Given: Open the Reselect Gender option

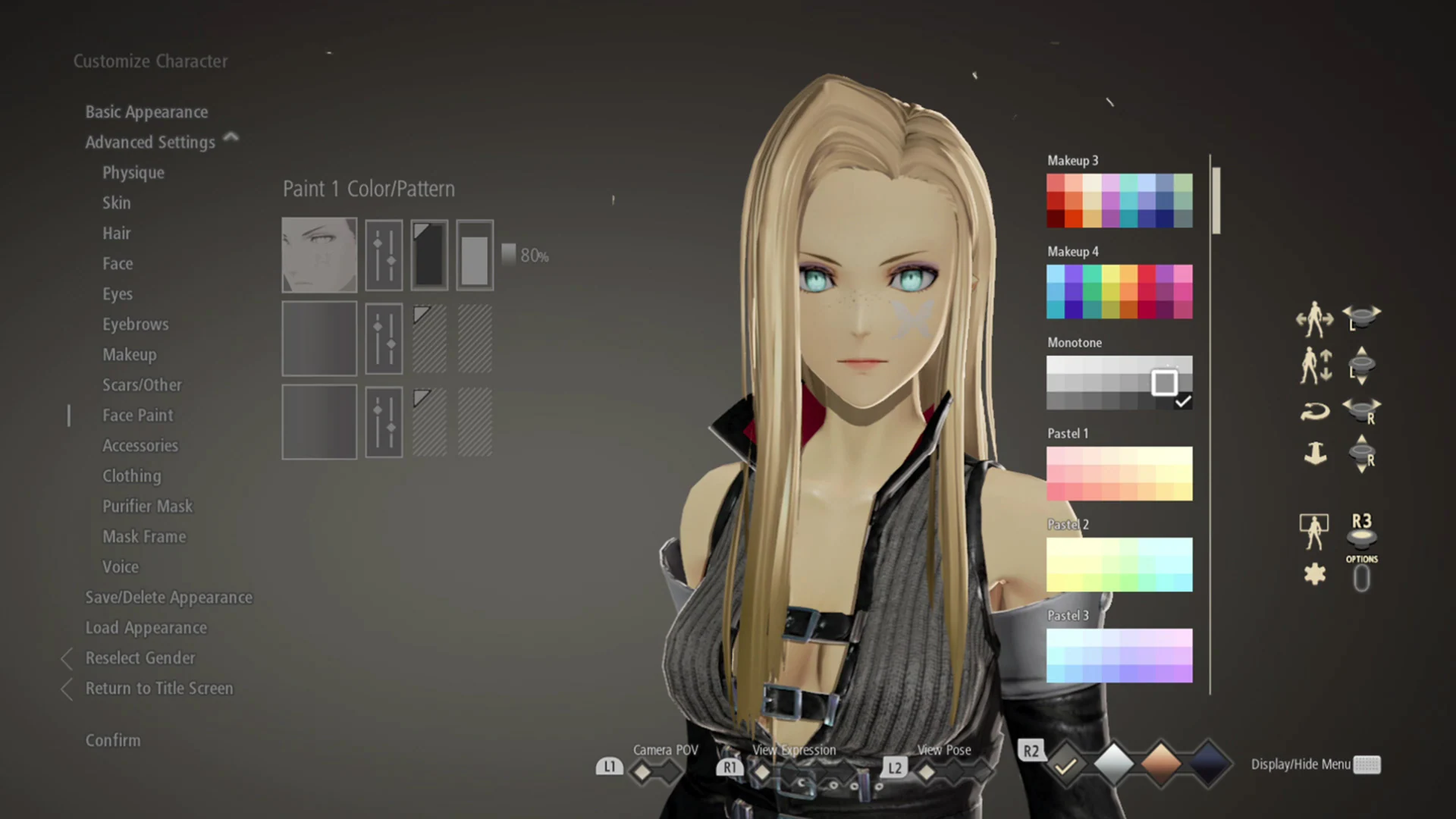Looking at the screenshot, I should tap(140, 657).
